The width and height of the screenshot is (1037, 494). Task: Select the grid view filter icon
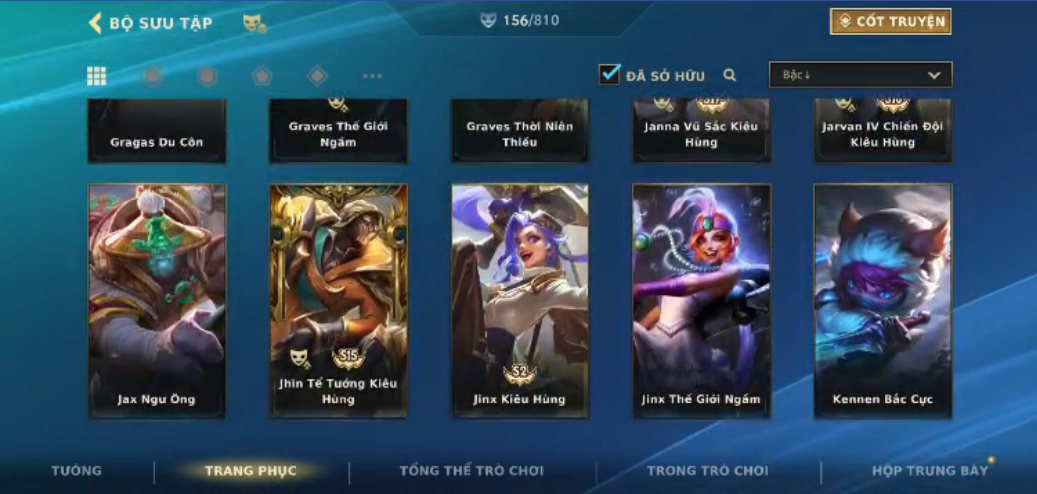click(x=97, y=76)
